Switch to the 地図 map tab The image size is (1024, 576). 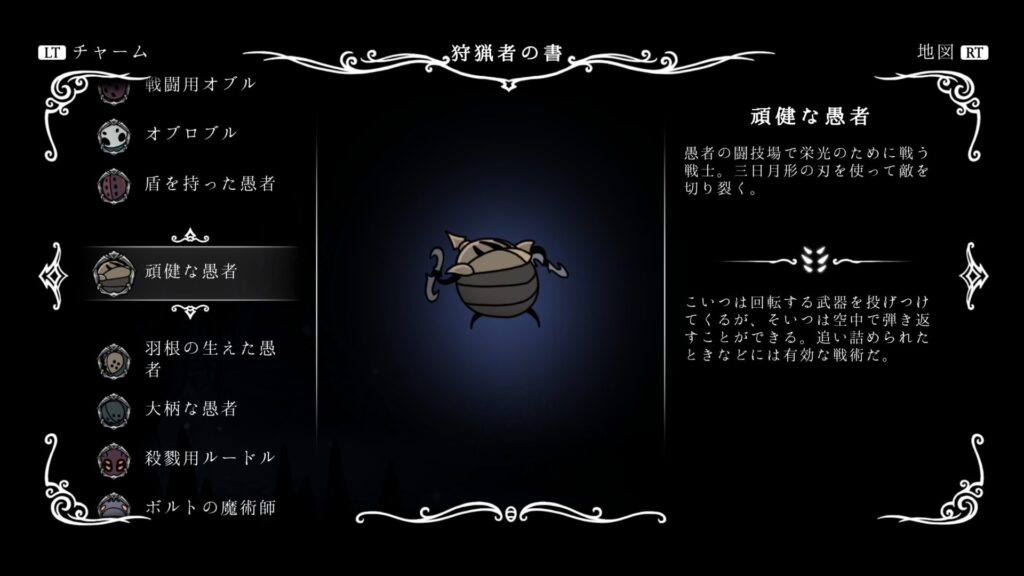tap(949, 52)
